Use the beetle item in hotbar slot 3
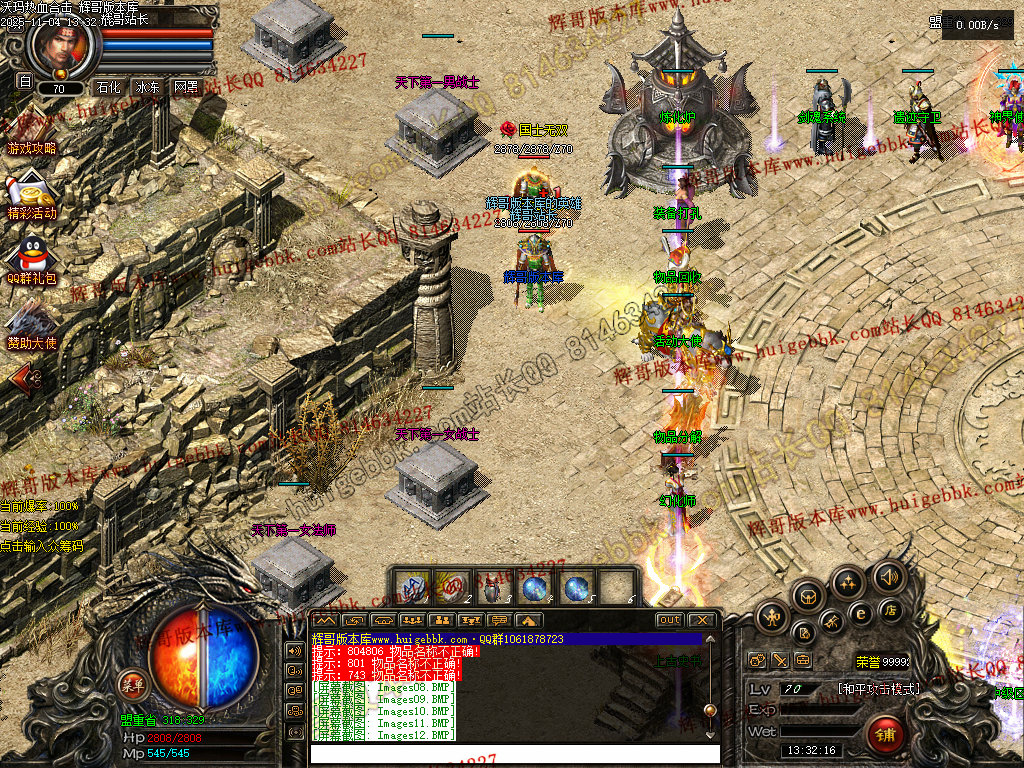The height and width of the screenshot is (768, 1024). pyautogui.click(x=490, y=587)
